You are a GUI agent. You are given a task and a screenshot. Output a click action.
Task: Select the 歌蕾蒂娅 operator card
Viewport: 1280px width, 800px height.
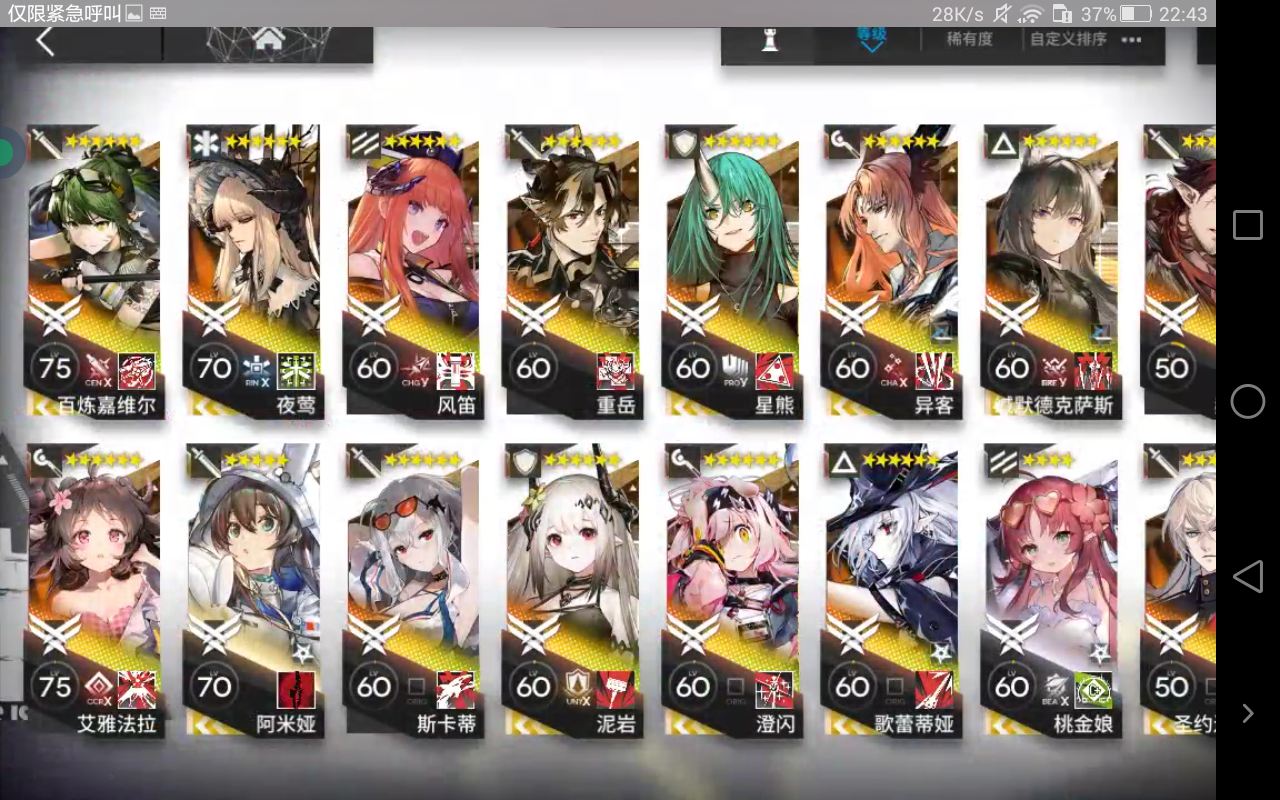(890, 590)
